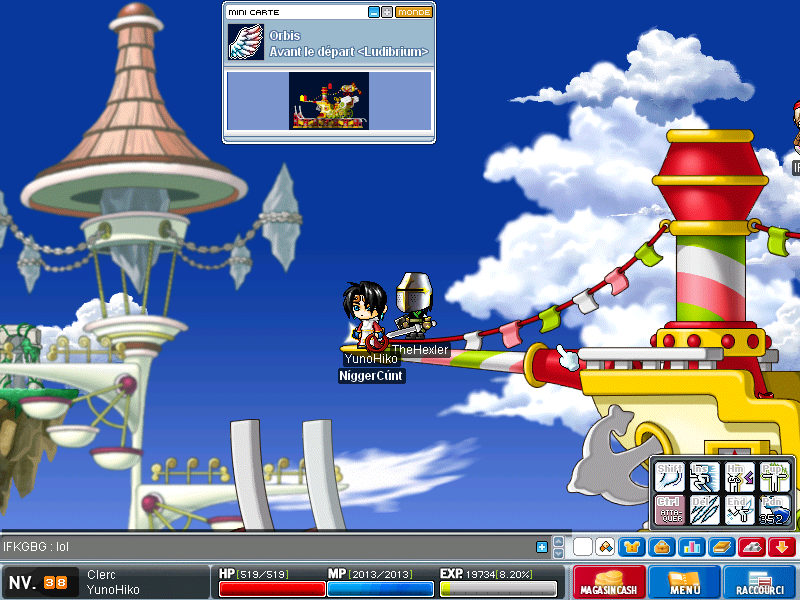
Task: Show the stats bar chart icon
Action: (690, 547)
